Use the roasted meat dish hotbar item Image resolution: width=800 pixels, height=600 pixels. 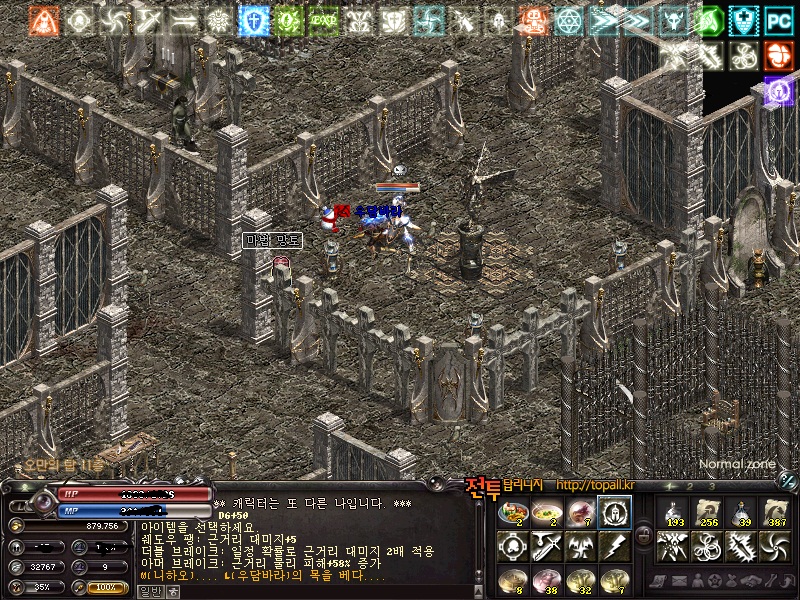[513, 513]
